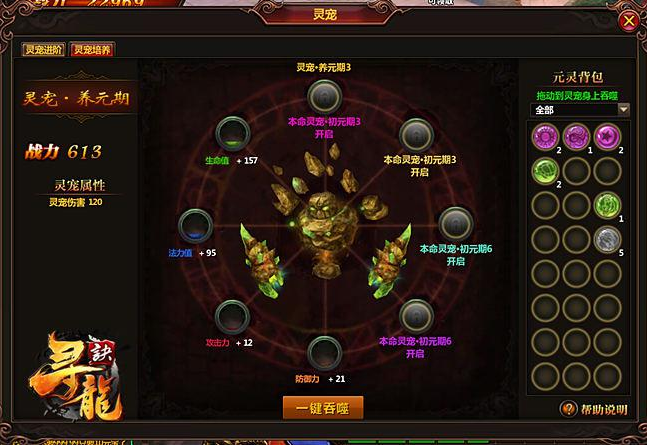Switch to the 灵宠进阶 tab
647x445 pixels.
point(43,49)
